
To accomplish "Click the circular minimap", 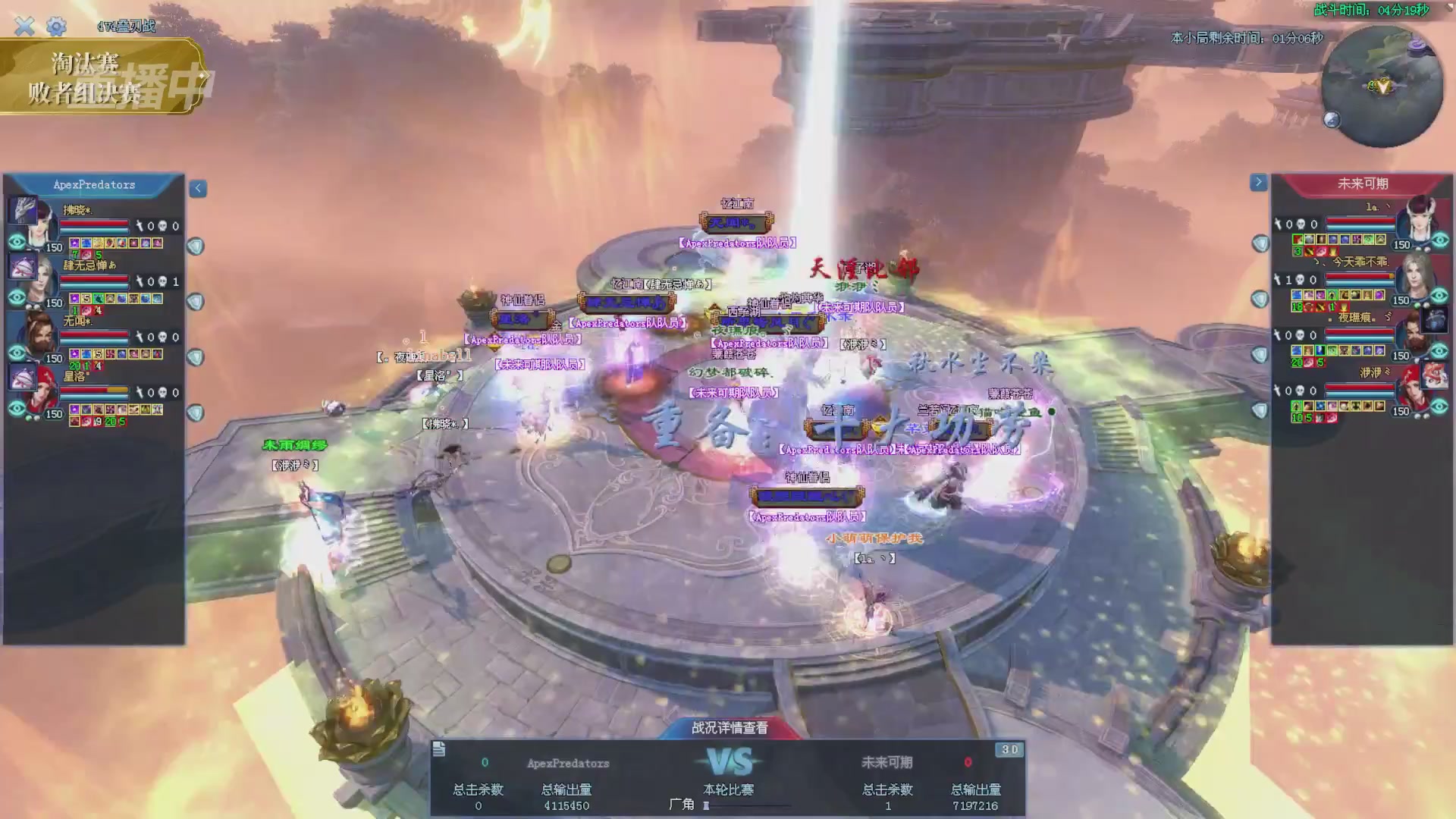I will coord(1382,87).
